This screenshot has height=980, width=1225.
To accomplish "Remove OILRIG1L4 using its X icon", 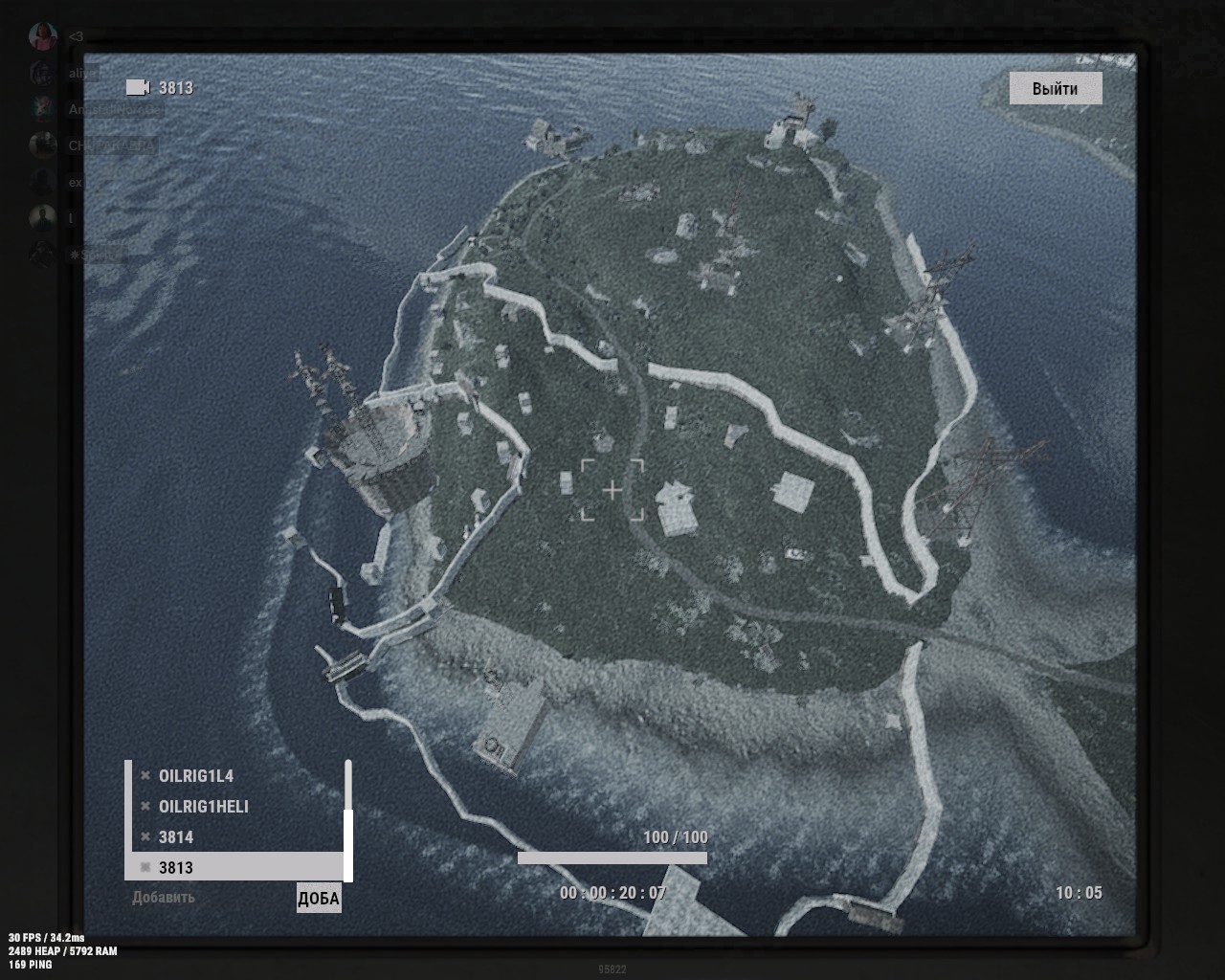I will point(145,776).
